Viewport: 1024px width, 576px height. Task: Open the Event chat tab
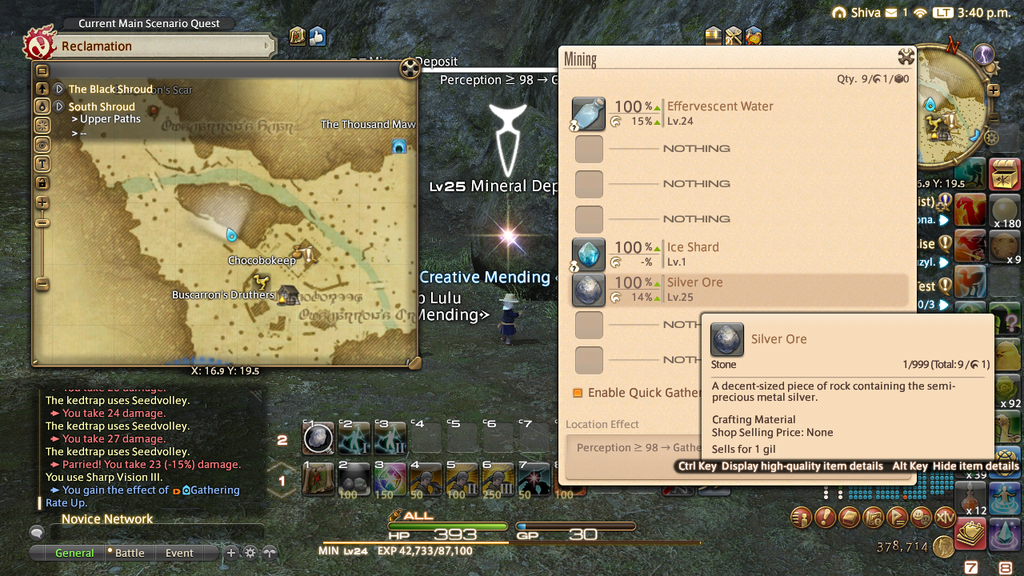point(180,553)
